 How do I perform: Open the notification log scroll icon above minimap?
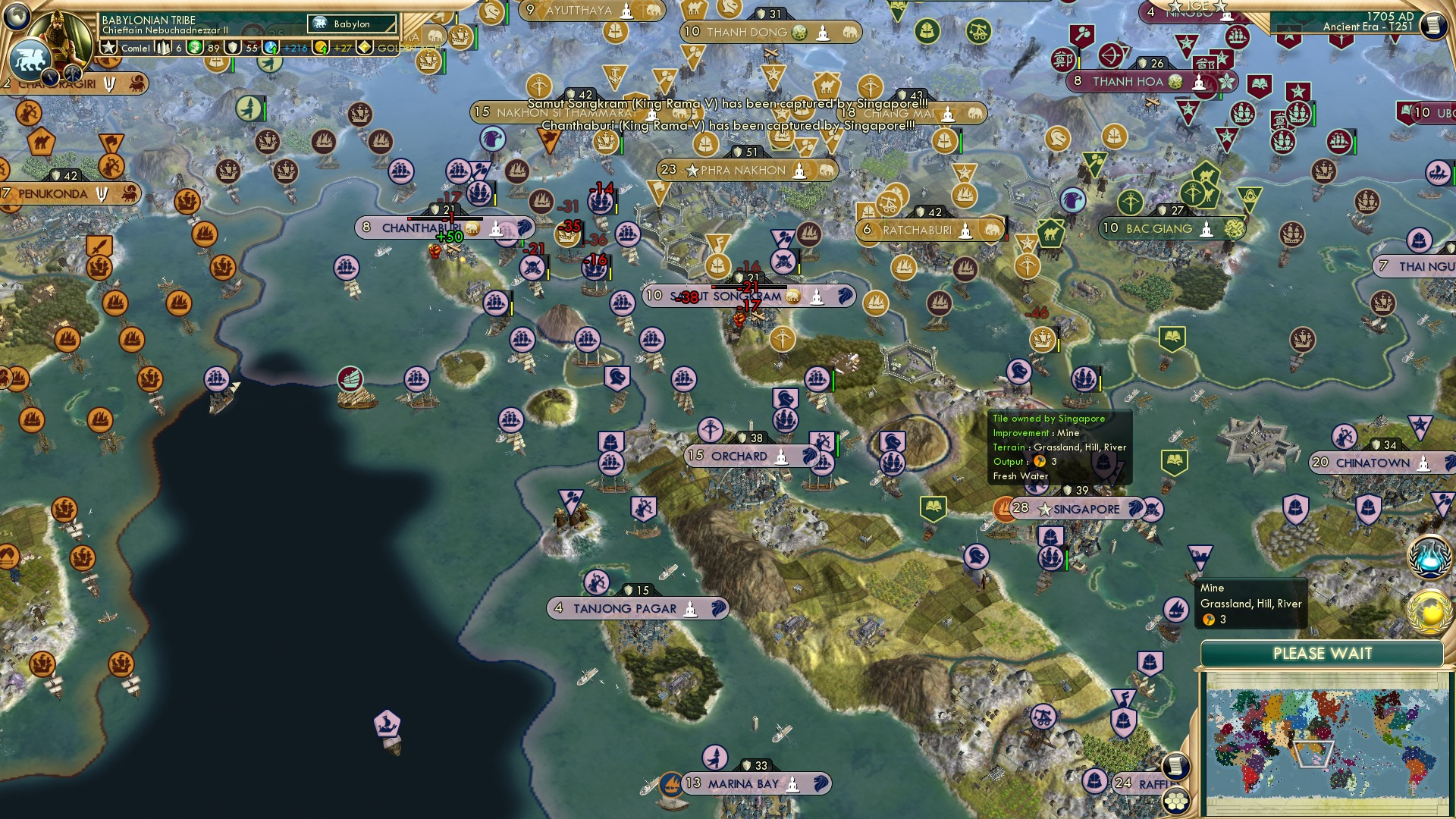[x=1176, y=766]
